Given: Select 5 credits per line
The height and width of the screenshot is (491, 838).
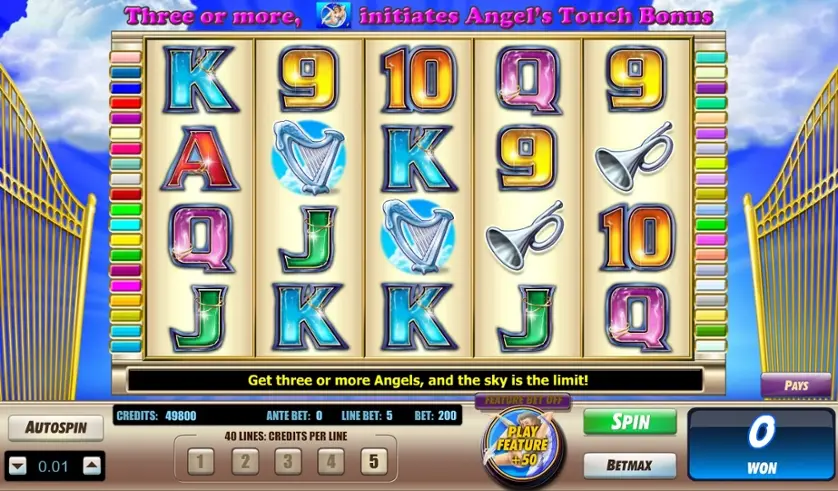Looking at the screenshot, I should click(372, 462).
